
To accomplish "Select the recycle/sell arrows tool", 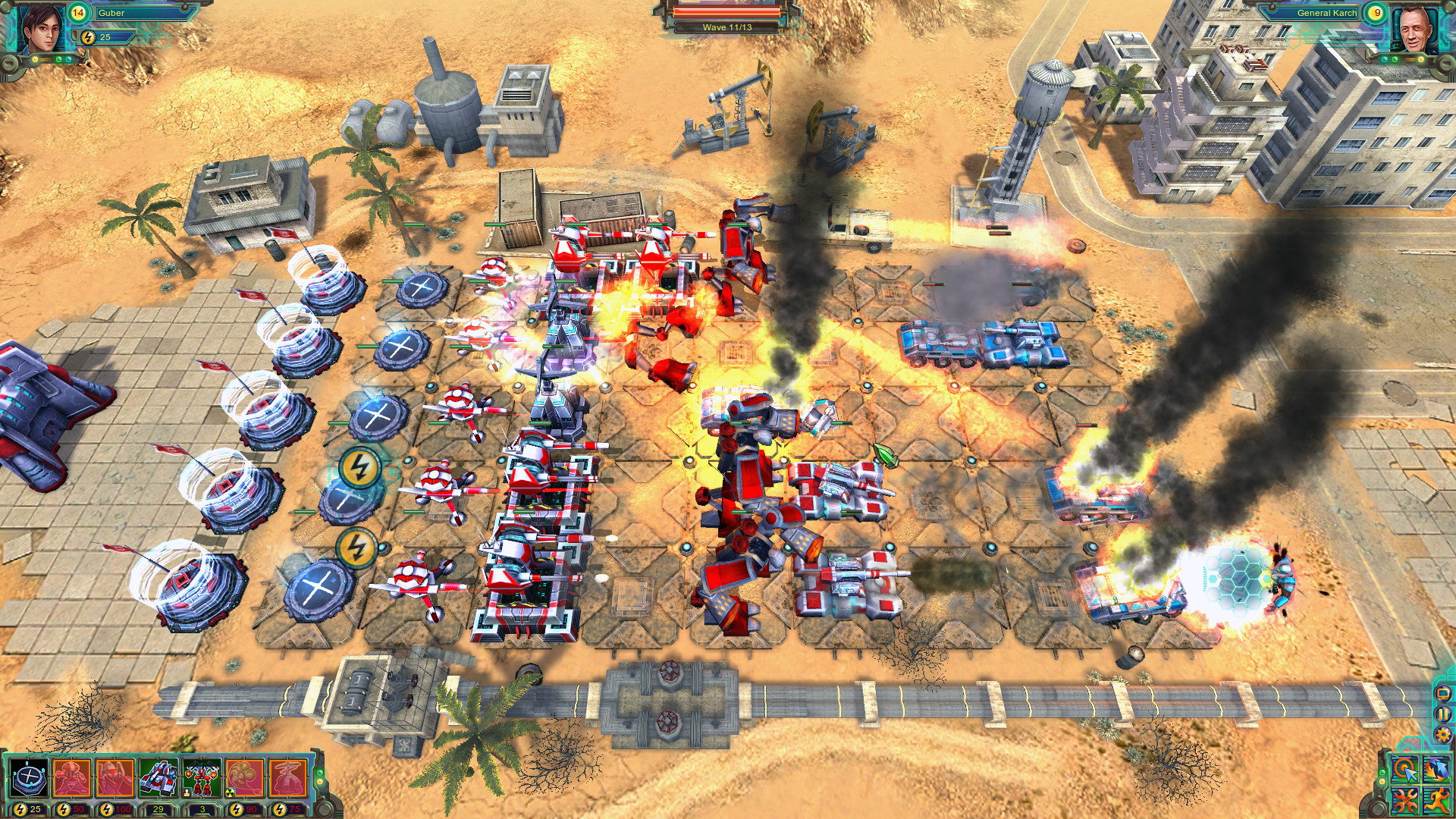I will (1436, 769).
